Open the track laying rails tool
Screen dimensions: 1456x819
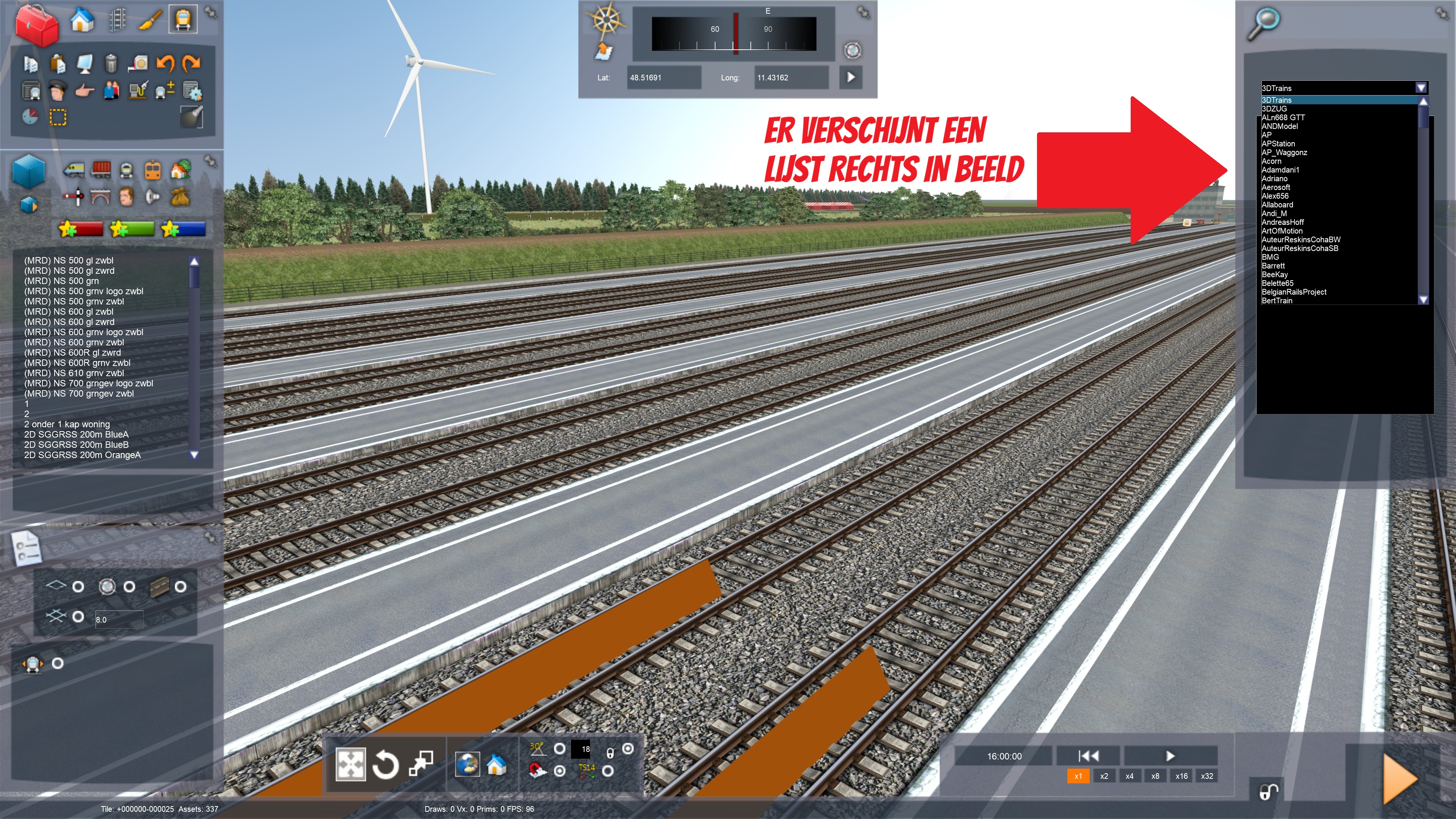116,20
